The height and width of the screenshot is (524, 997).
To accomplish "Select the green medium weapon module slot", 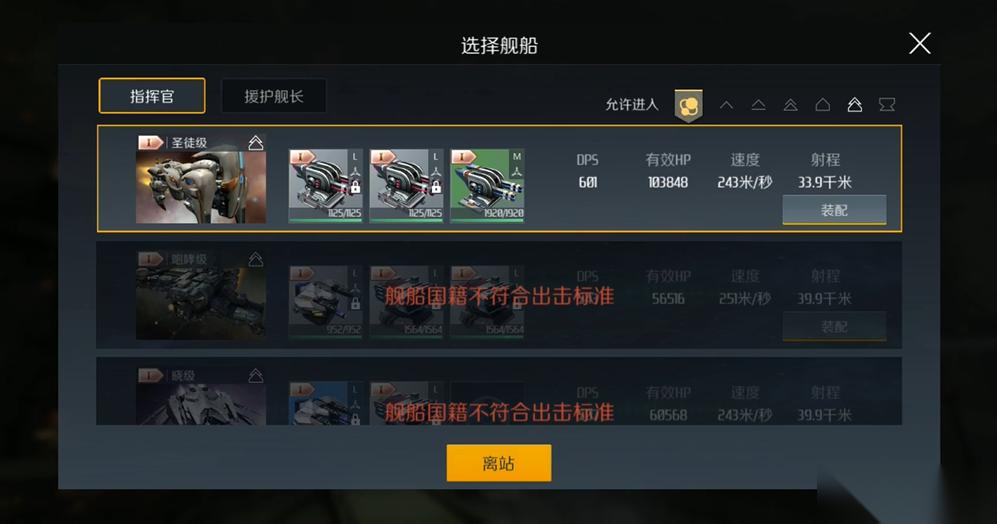I will click(487, 185).
